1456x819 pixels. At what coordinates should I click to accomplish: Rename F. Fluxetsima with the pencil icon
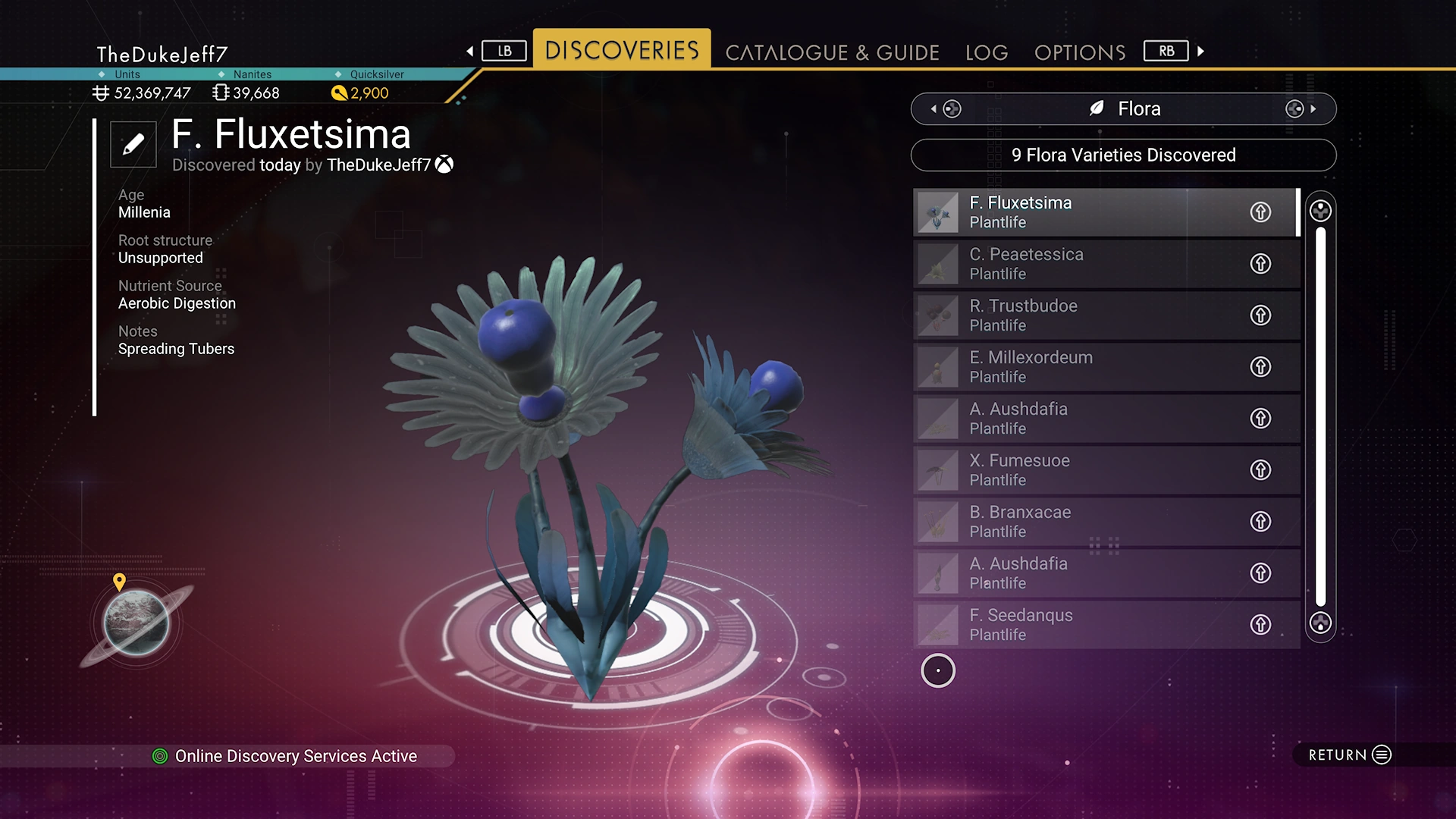click(x=133, y=144)
